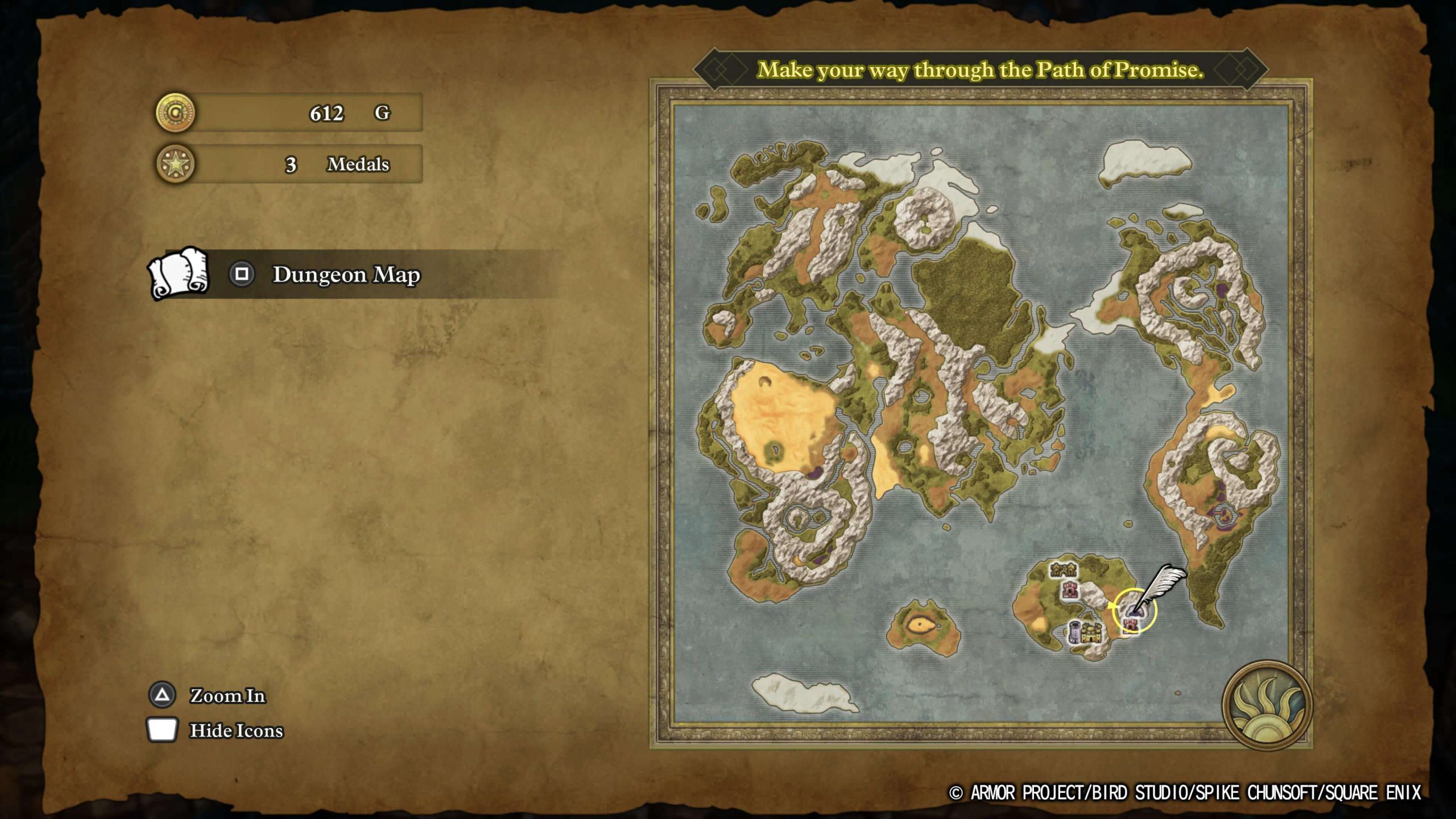Select the pink gate marker inside yellow circle
Image resolution: width=1456 pixels, height=819 pixels.
point(1131,624)
